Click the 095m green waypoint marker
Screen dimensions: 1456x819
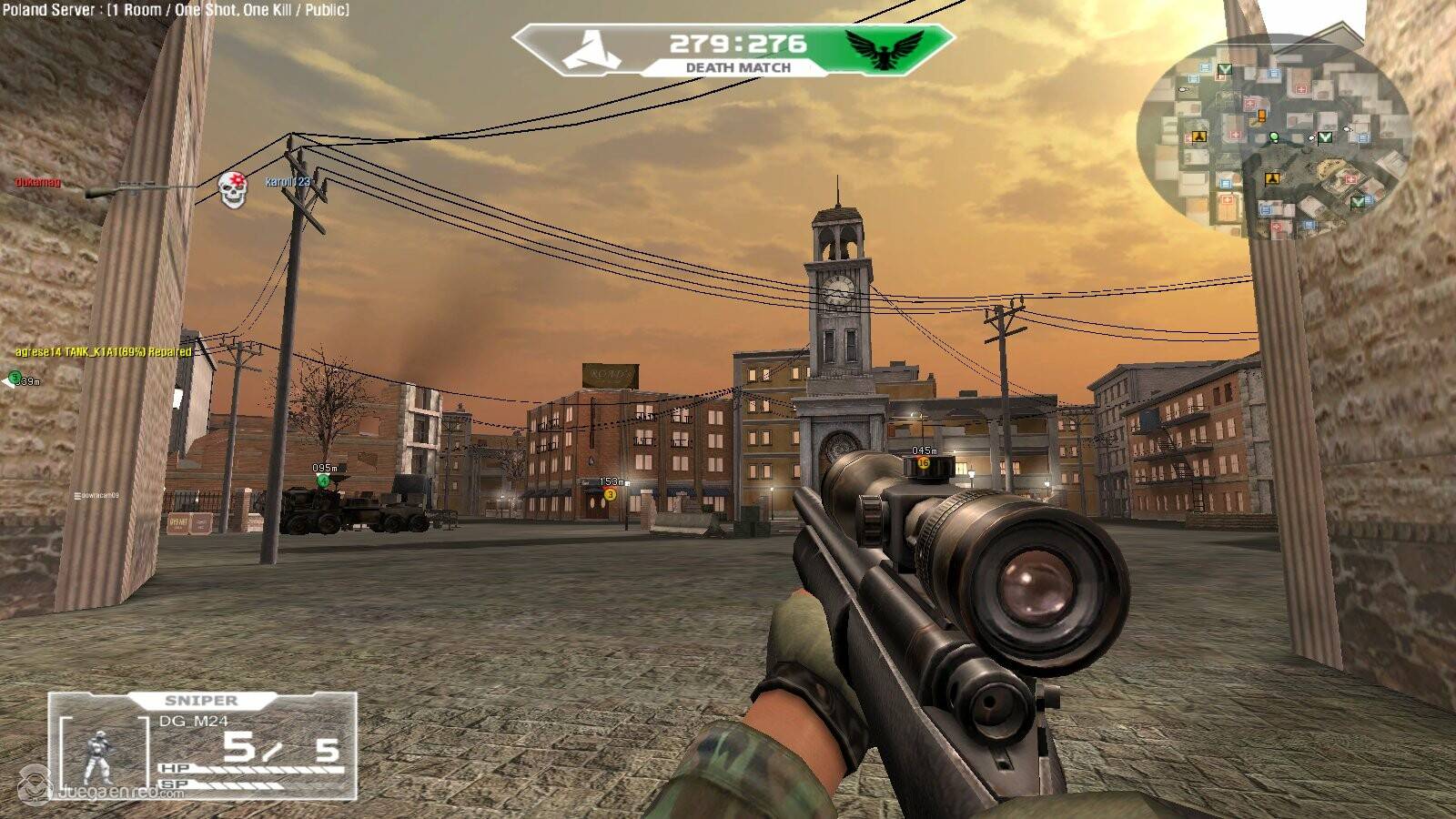(322, 480)
